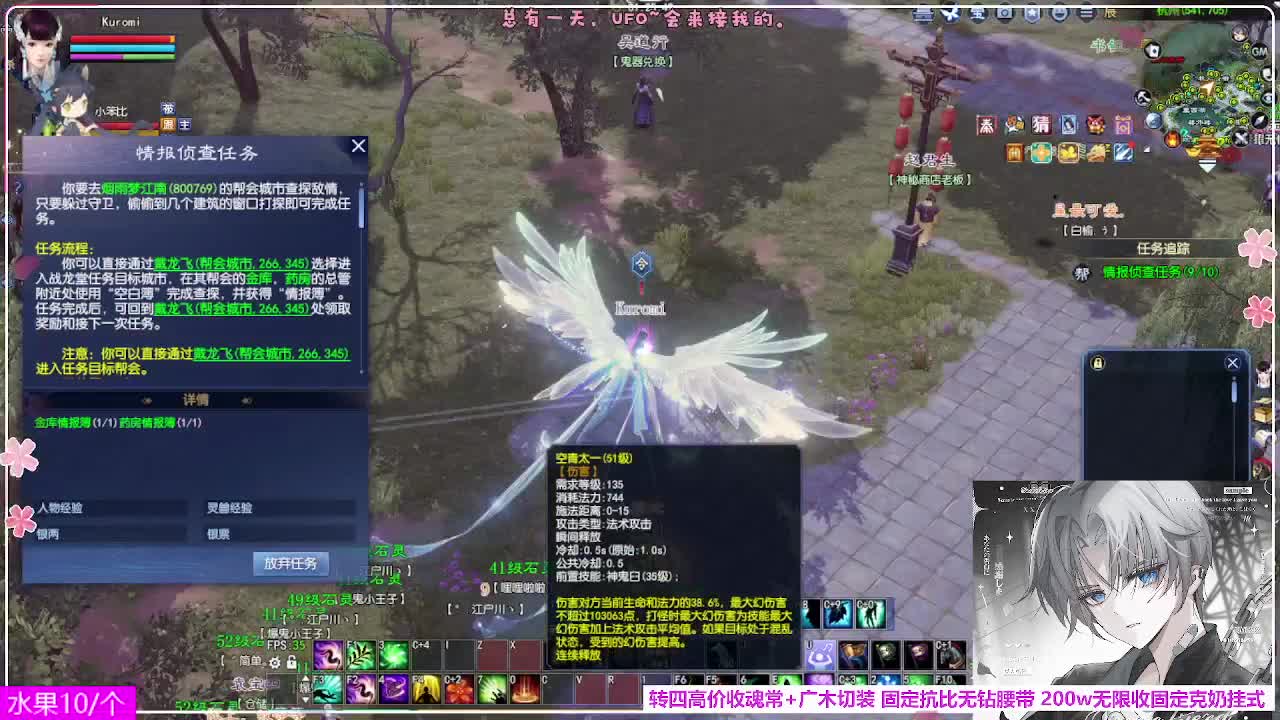Click the camera screenshot icon in top bar
The width and height of the screenshot is (1280, 720).
click(x=1003, y=13)
